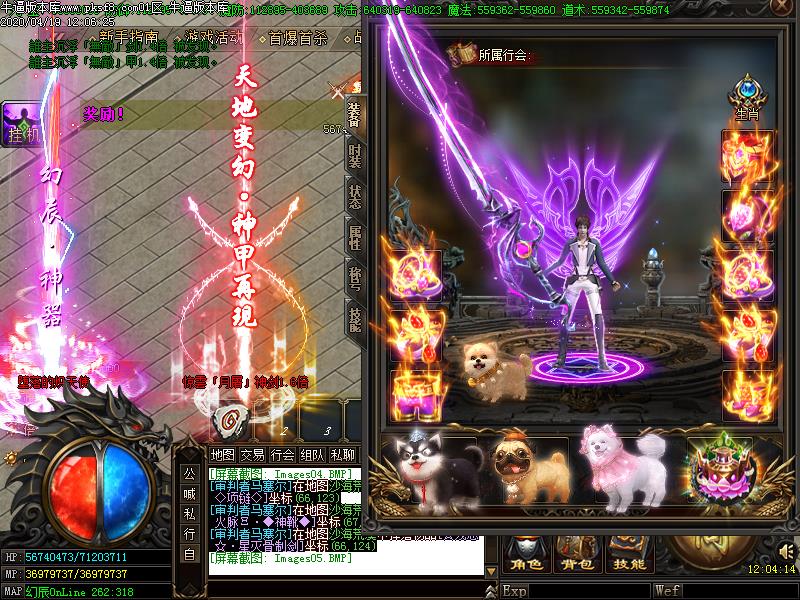Screen dimensions: 800x600
Task: Switch to the 组队 team chat tab
Action: pos(313,455)
